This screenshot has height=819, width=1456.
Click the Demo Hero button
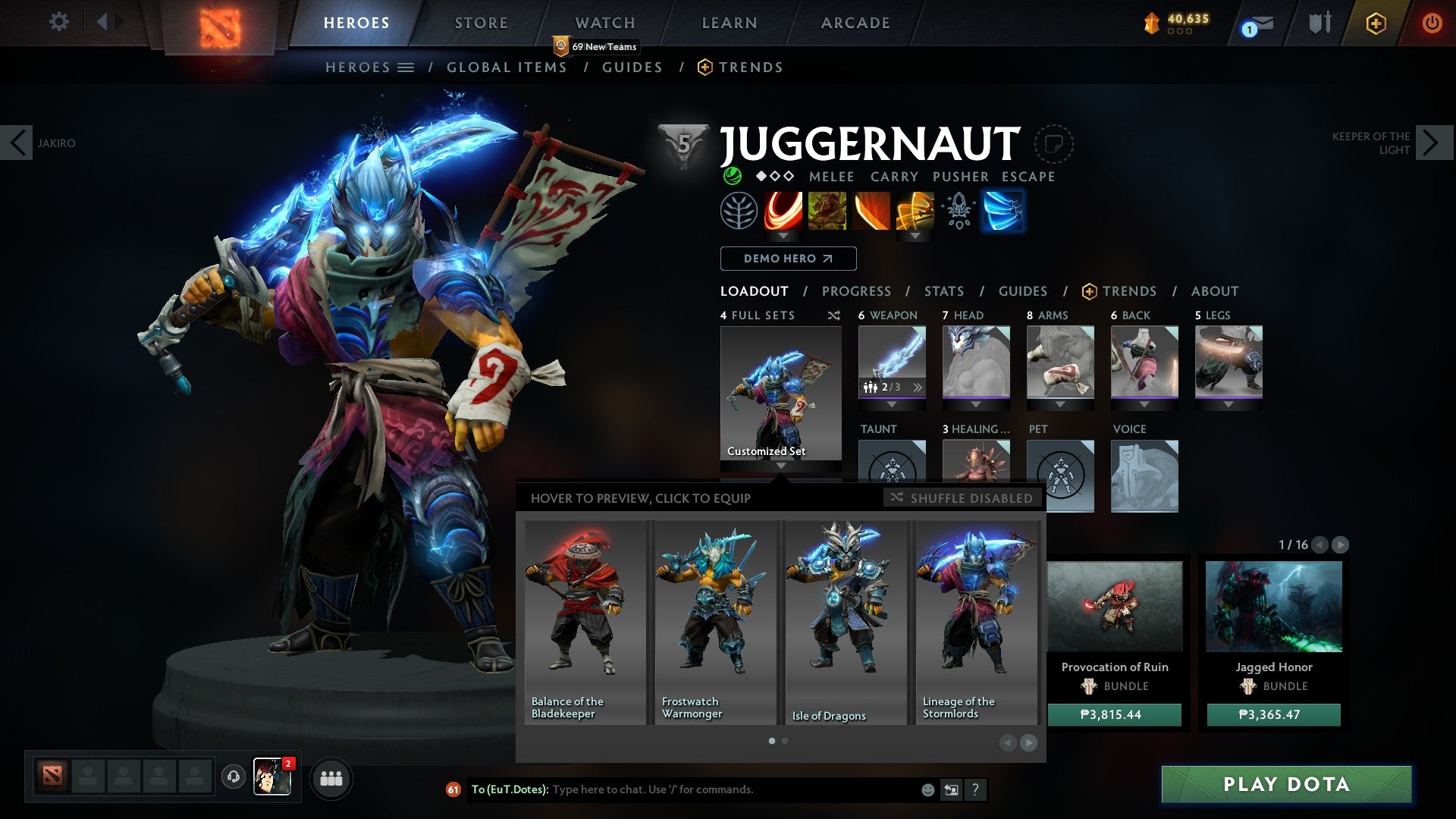click(x=787, y=259)
